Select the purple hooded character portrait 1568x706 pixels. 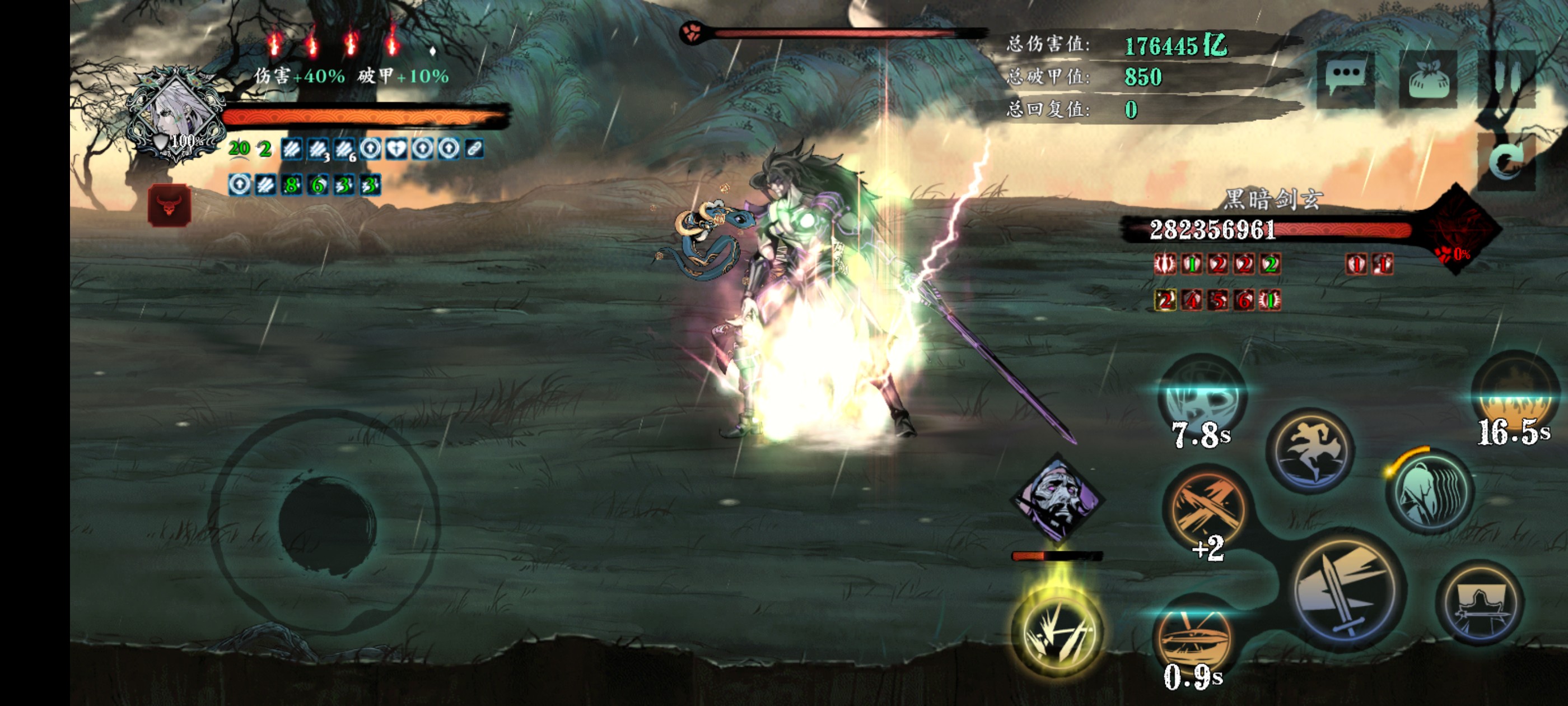tap(1057, 498)
